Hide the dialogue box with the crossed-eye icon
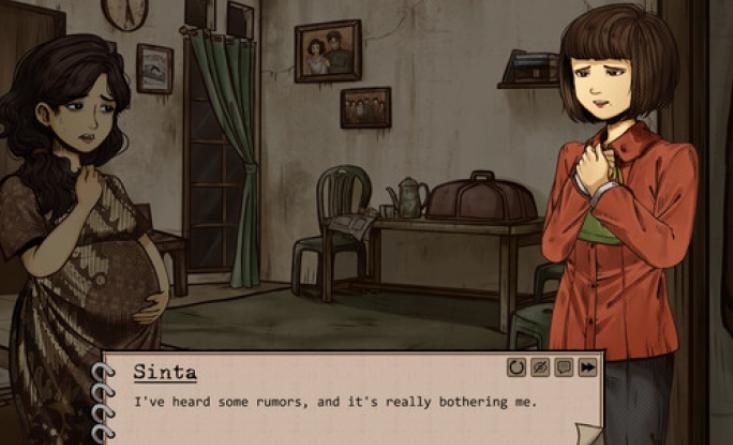The width and height of the screenshot is (733, 445). coord(540,368)
